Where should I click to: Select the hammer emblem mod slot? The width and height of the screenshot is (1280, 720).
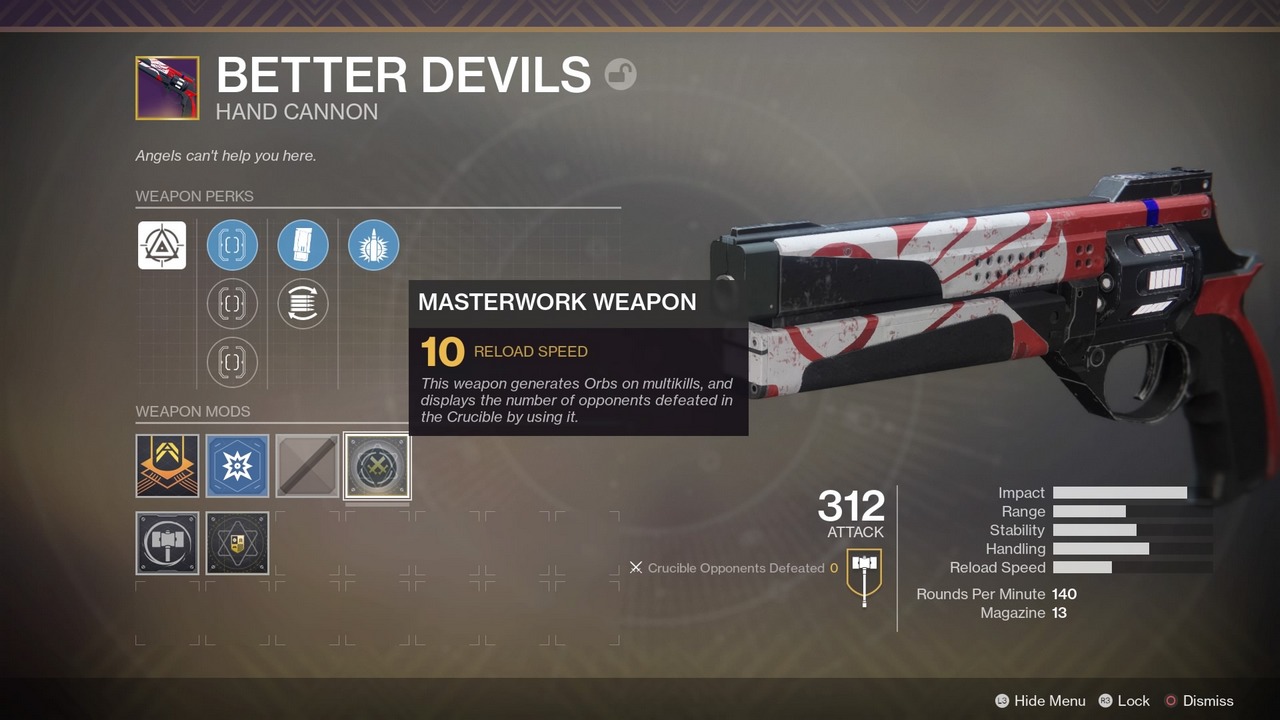[167, 543]
